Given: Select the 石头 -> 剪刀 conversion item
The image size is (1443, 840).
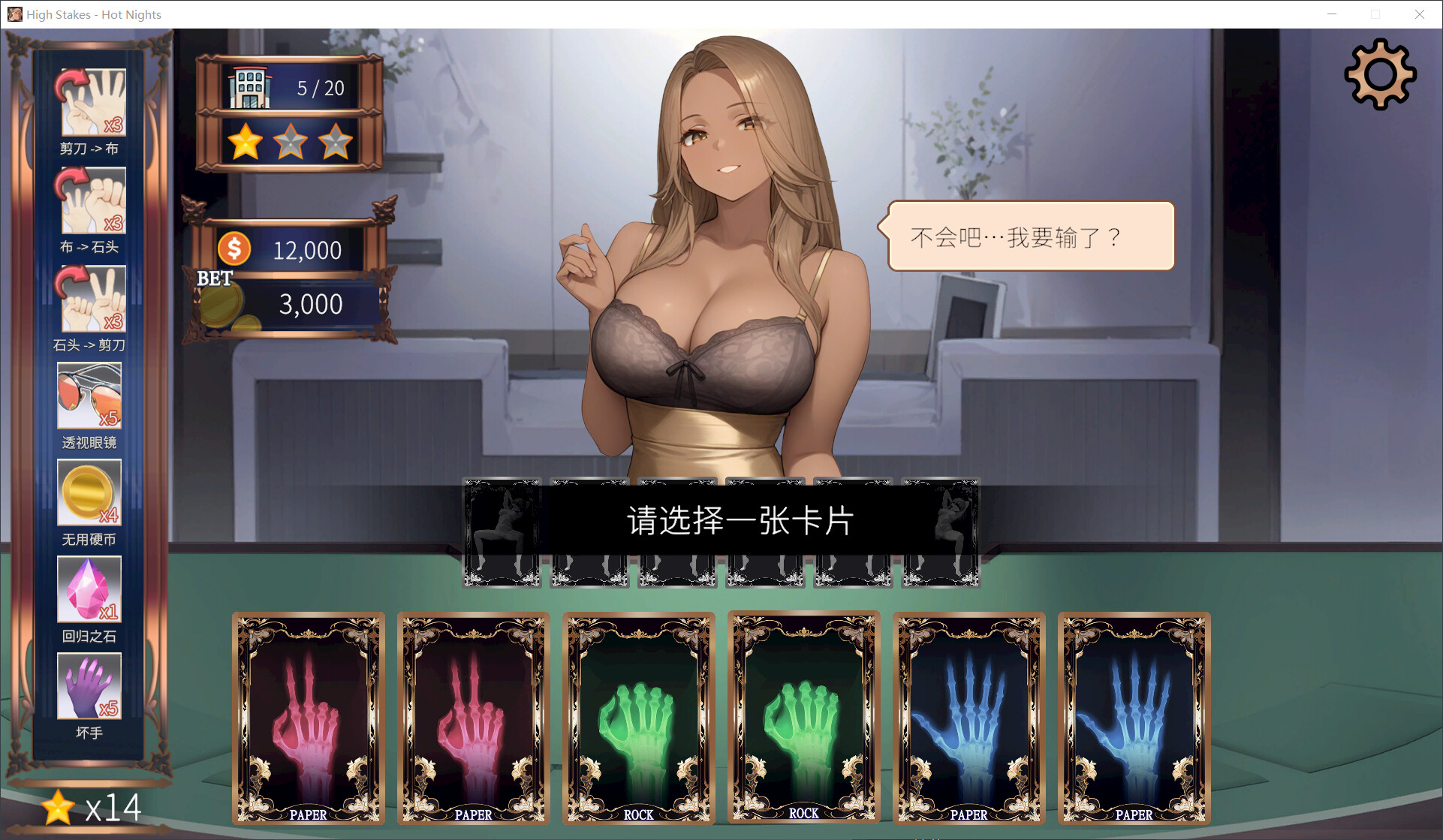Looking at the screenshot, I should [90, 299].
